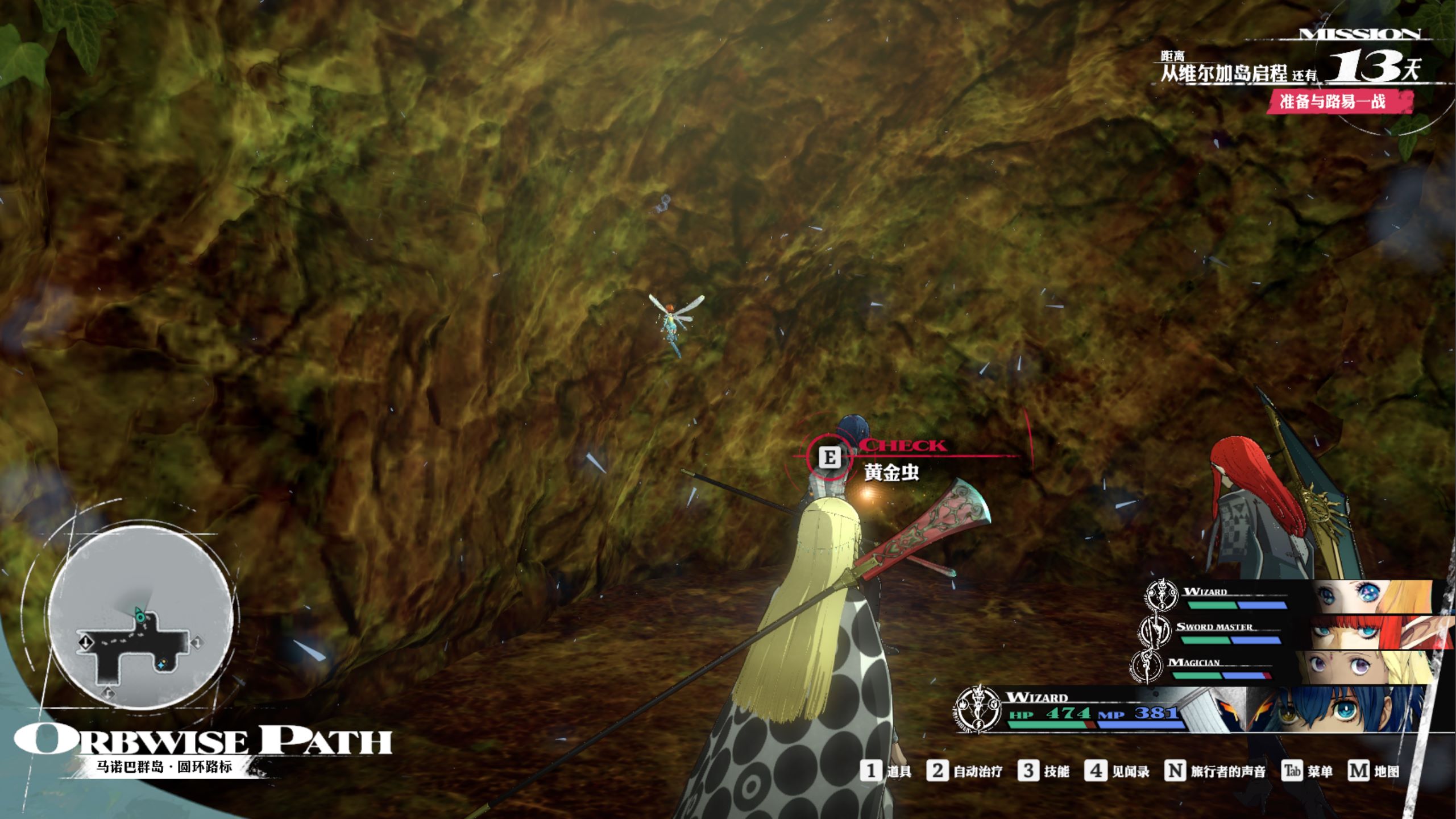This screenshot has height=819, width=1456.
Task: Open the 道具 items shortcut
Action: pyautogui.click(x=886, y=771)
